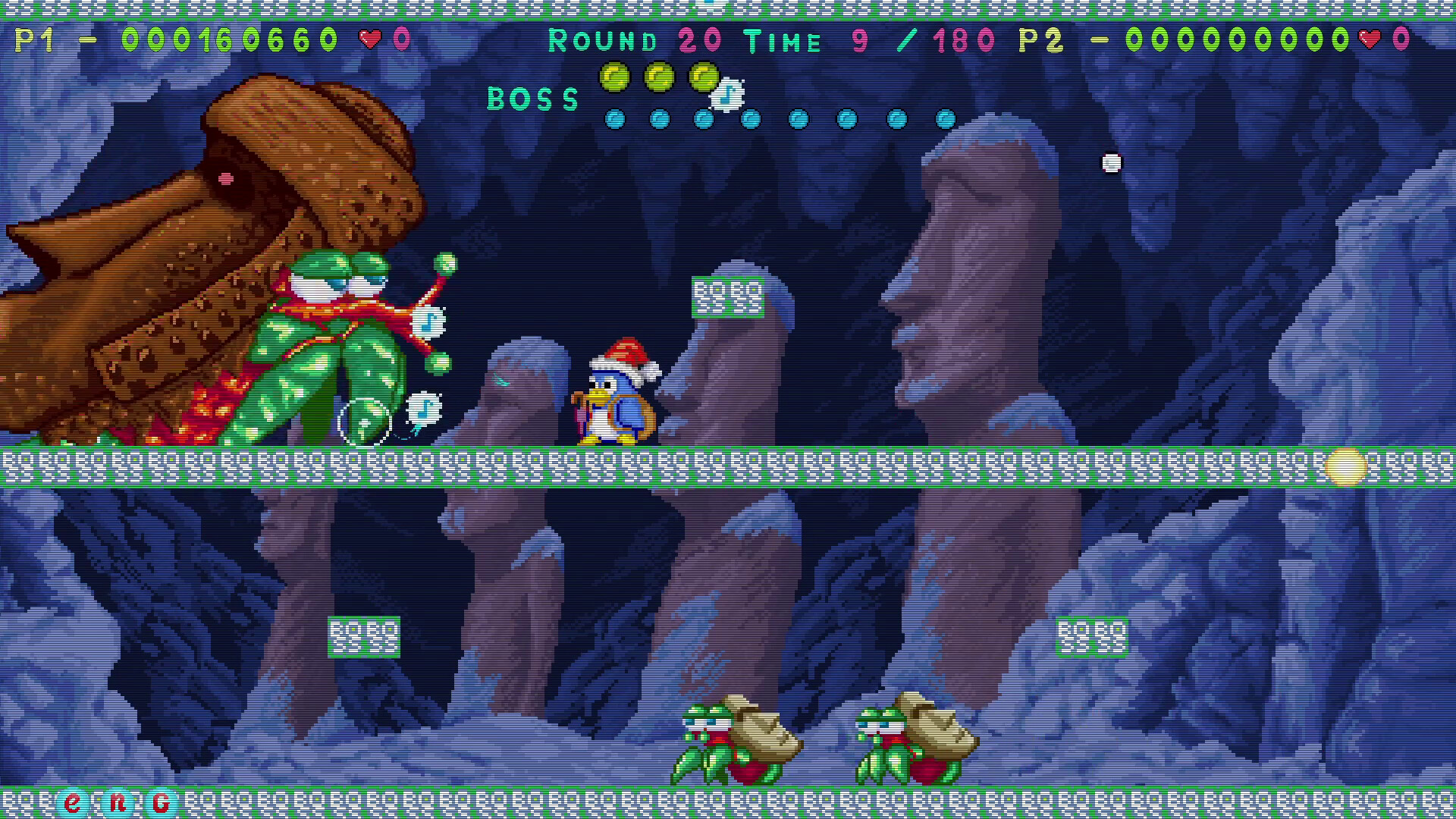1456x819 pixels.
Task: Toggle the last cyan boss health orb
Action: pyautogui.click(x=944, y=118)
